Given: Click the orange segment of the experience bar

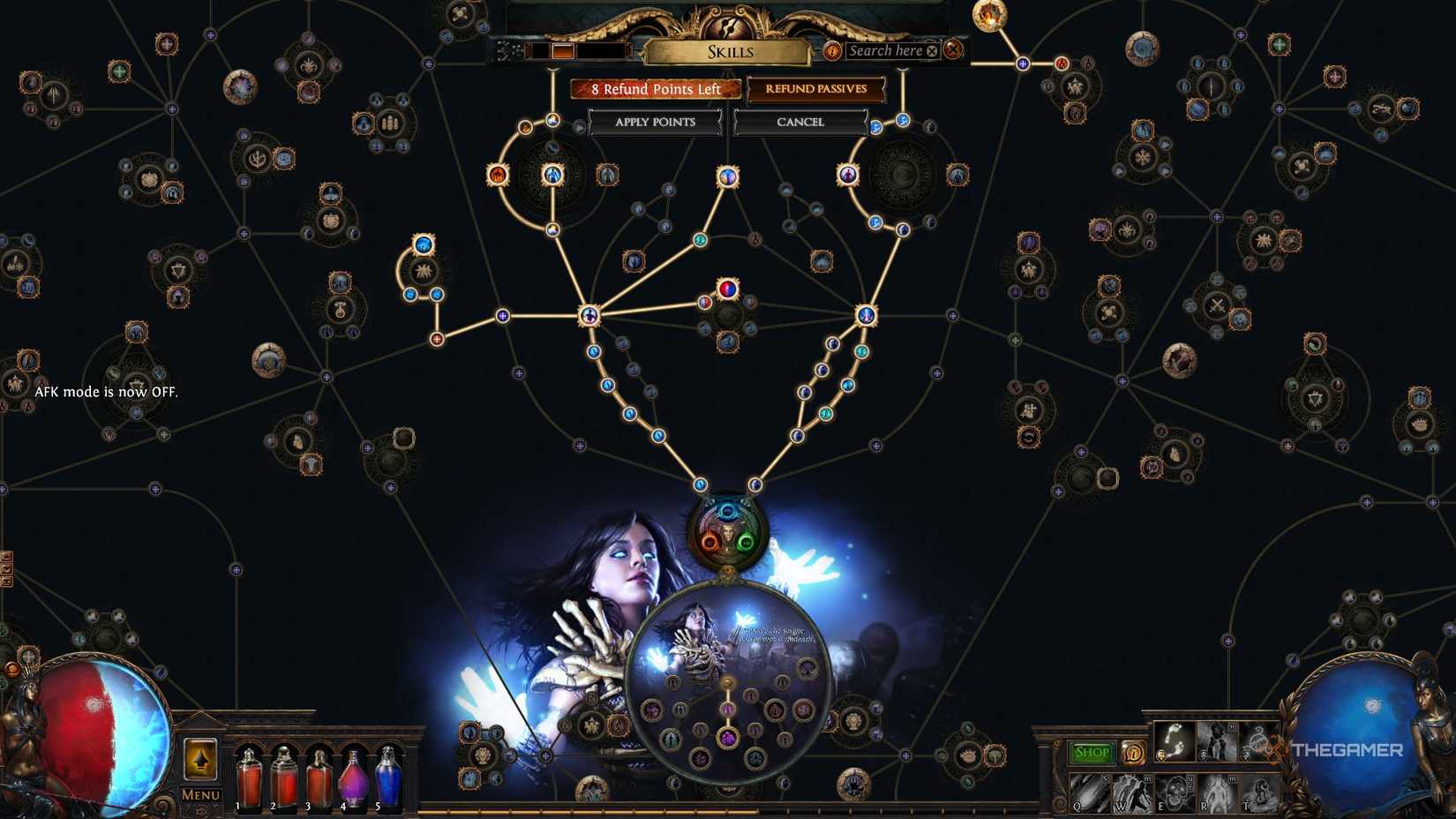Looking at the screenshot, I should (x=563, y=50).
